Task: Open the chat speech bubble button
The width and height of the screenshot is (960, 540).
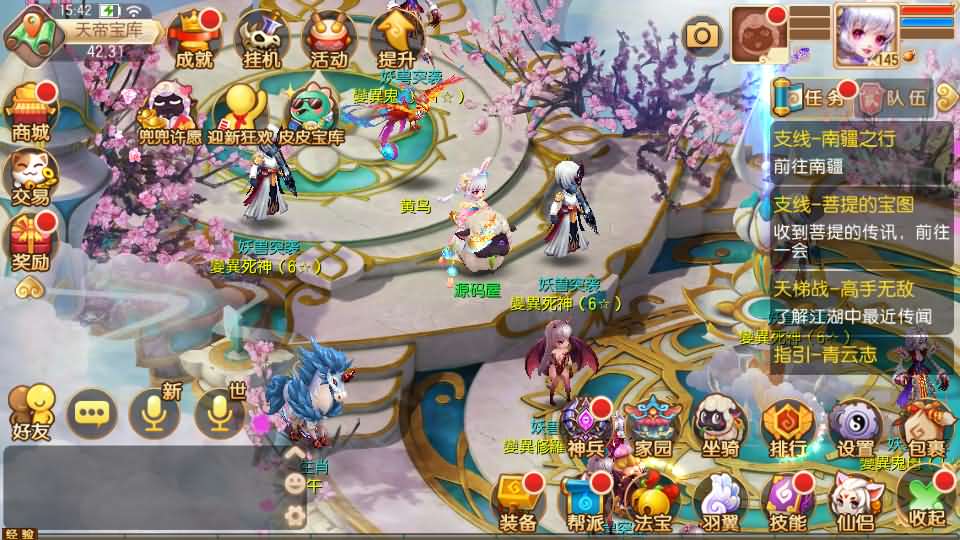Action: point(91,412)
